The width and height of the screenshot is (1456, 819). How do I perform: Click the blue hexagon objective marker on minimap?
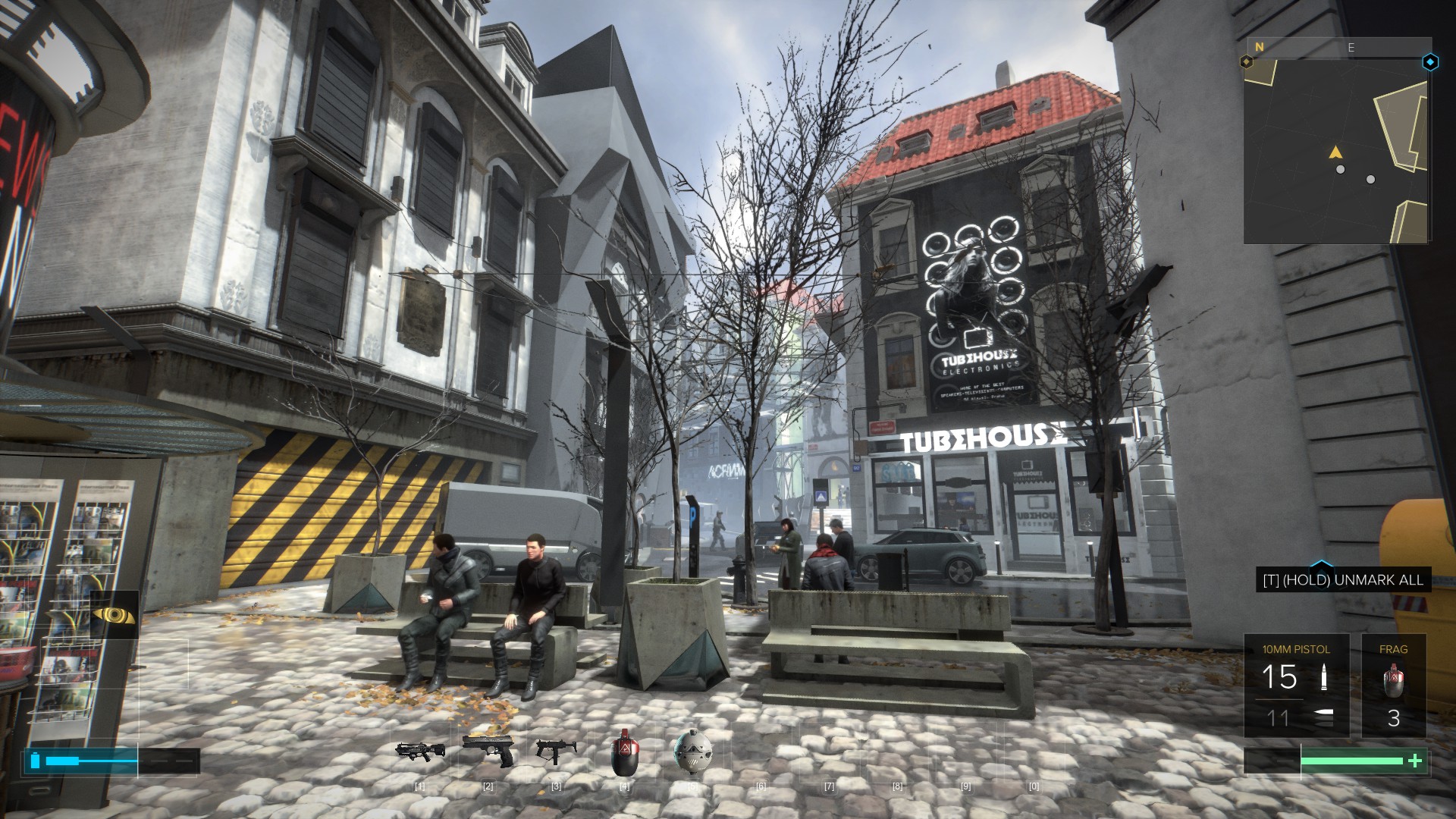pos(1430,62)
